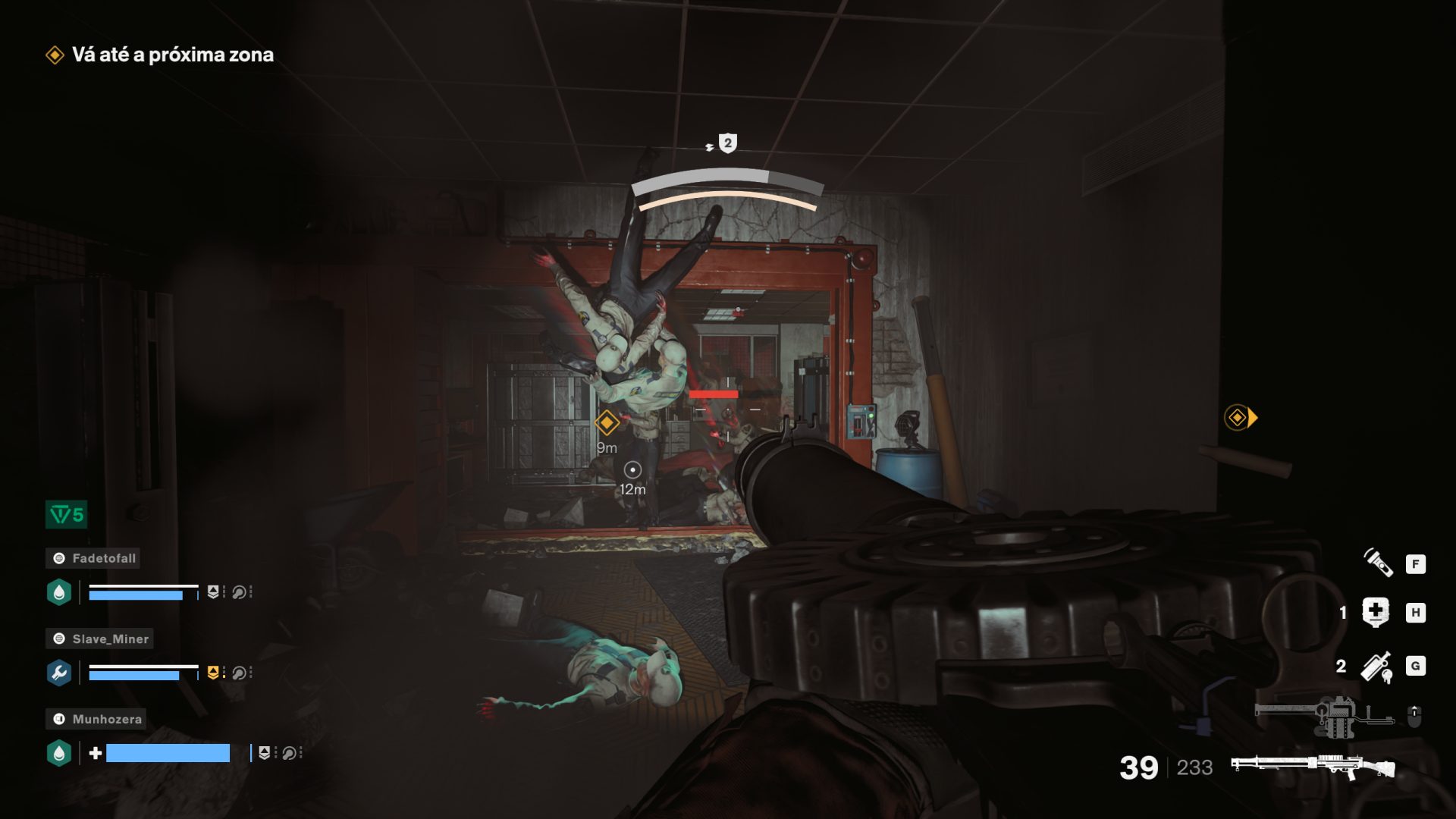The image size is (1456, 819).
Task: Switch to the secondary weapon icon
Action: (1326, 715)
